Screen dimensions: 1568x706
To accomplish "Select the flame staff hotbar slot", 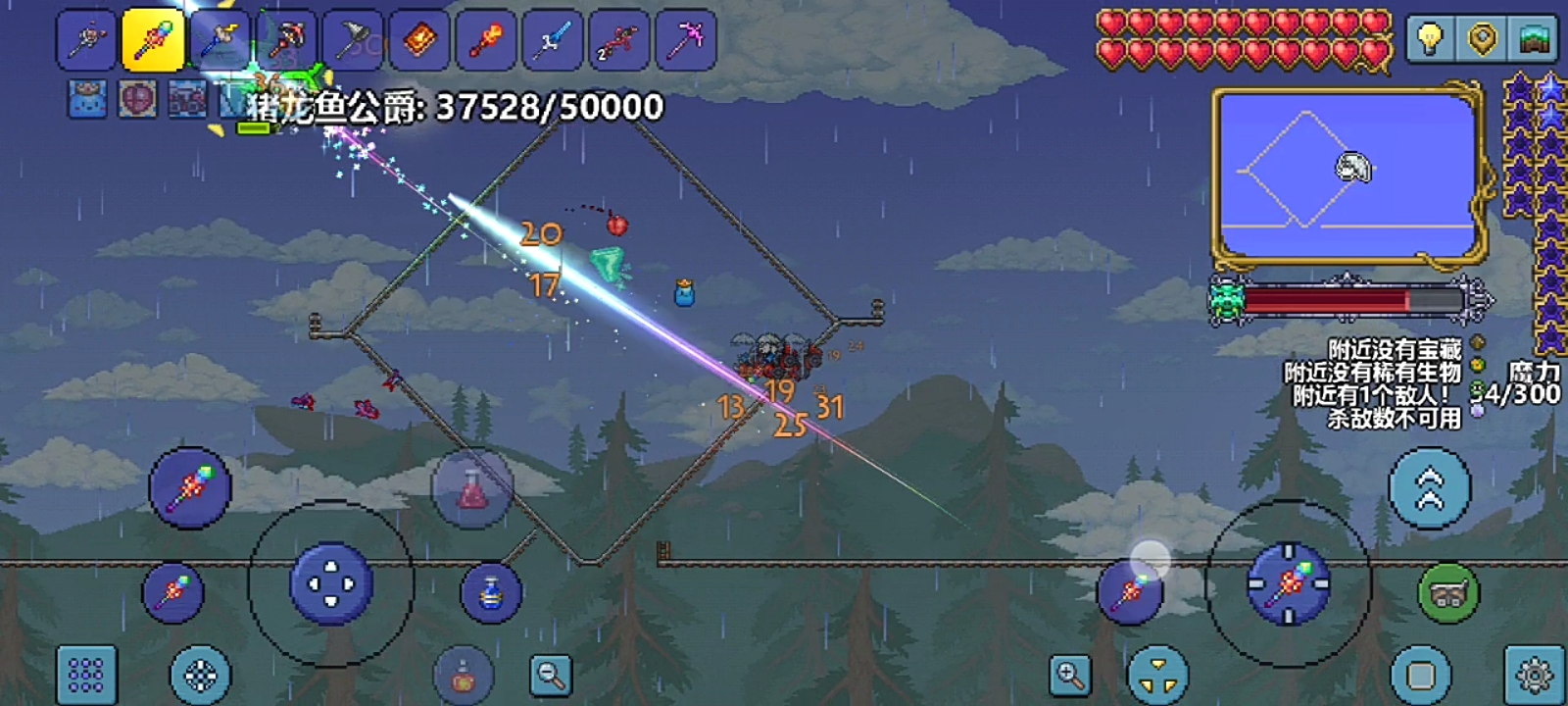I will [x=486, y=41].
